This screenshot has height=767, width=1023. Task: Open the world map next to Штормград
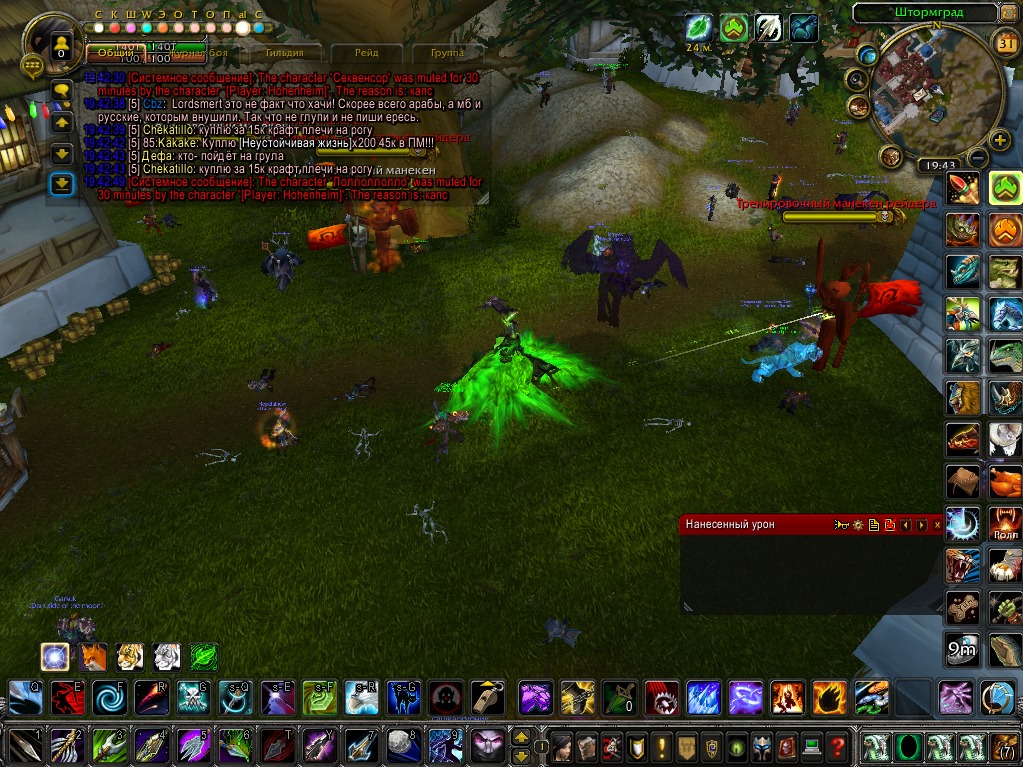[x=1009, y=13]
